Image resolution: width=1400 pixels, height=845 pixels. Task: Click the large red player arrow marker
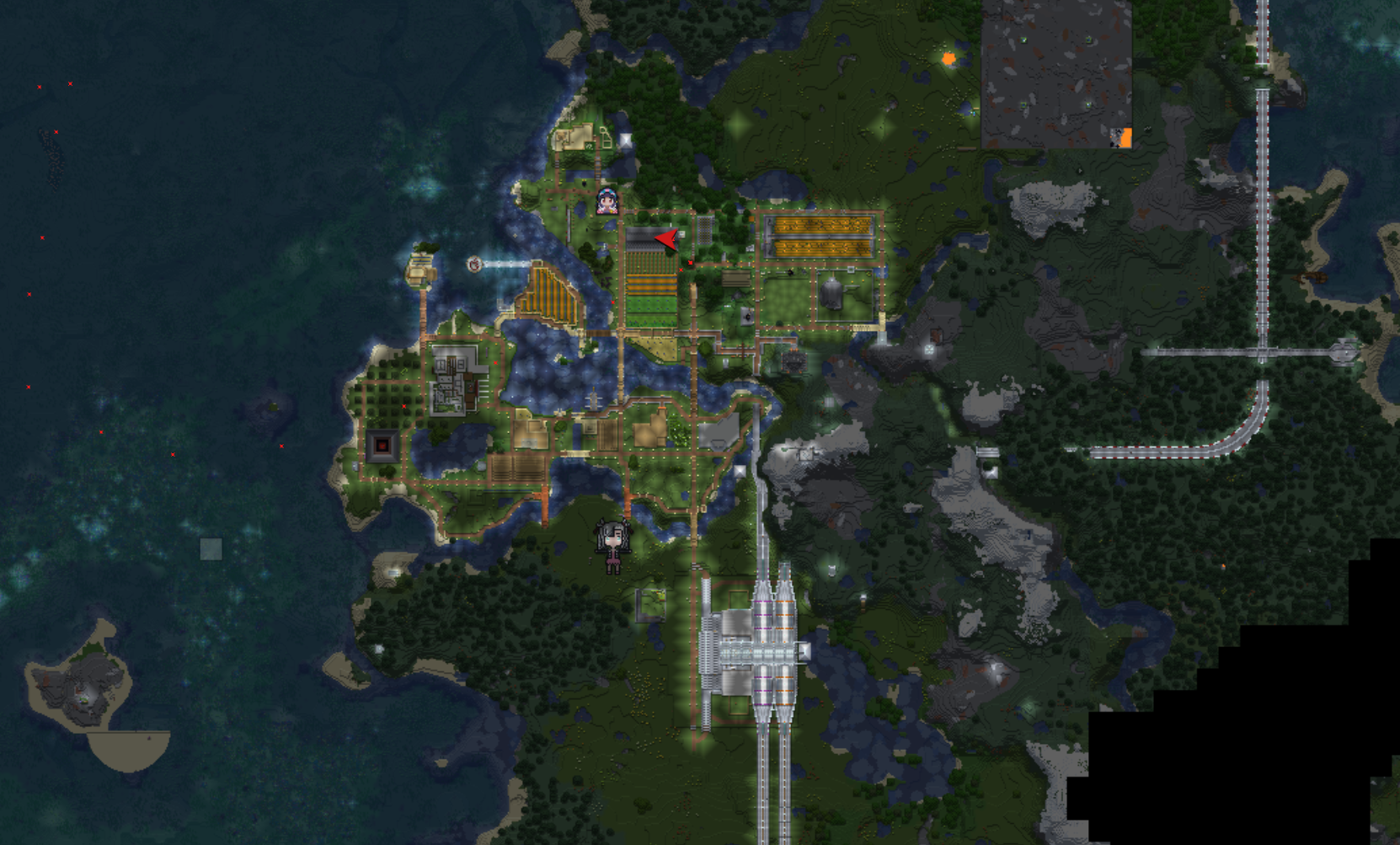(666, 240)
